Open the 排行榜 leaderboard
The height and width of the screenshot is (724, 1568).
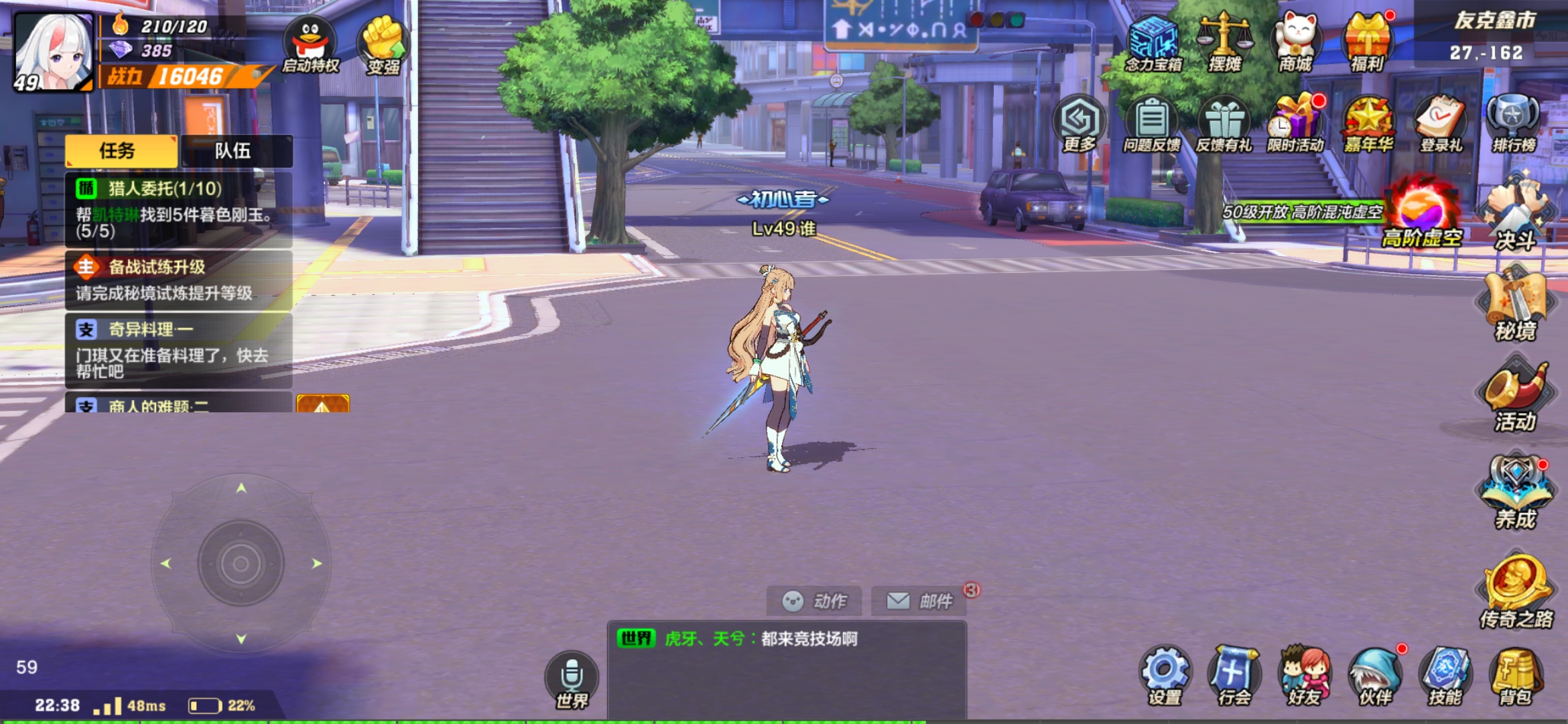pyautogui.click(x=1513, y=124)
